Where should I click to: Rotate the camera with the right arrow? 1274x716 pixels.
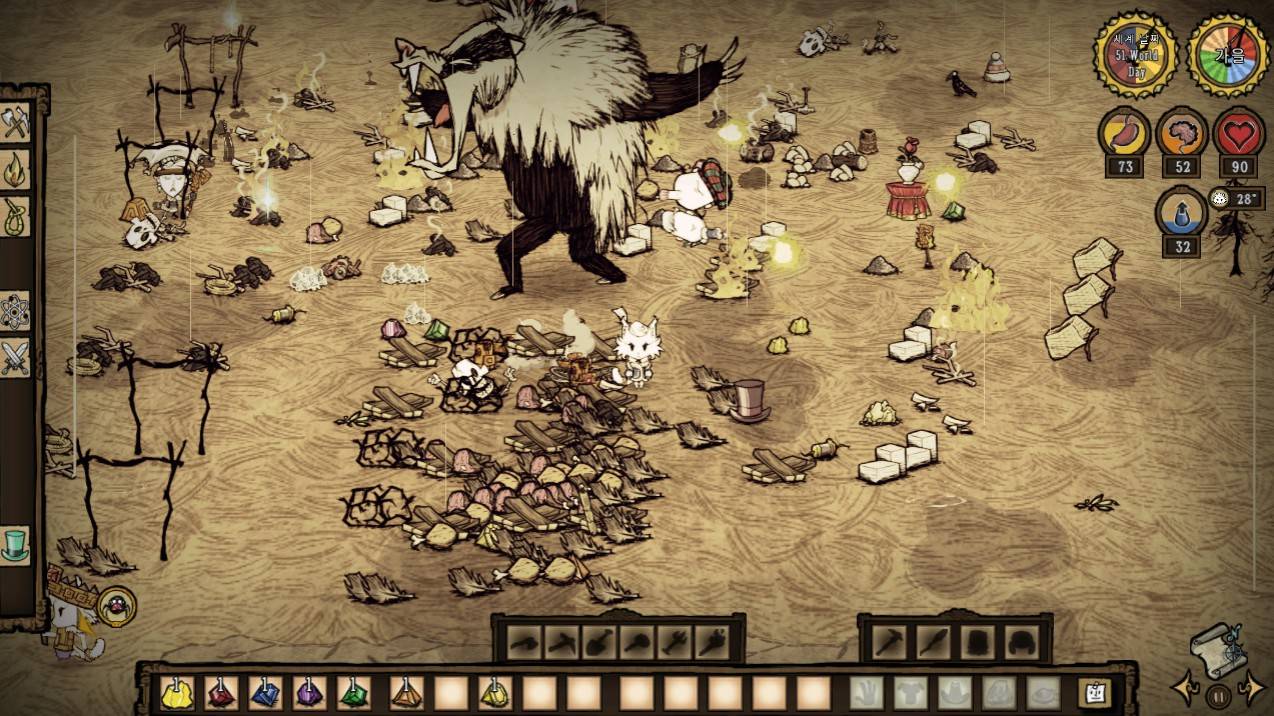(1250, 688)
